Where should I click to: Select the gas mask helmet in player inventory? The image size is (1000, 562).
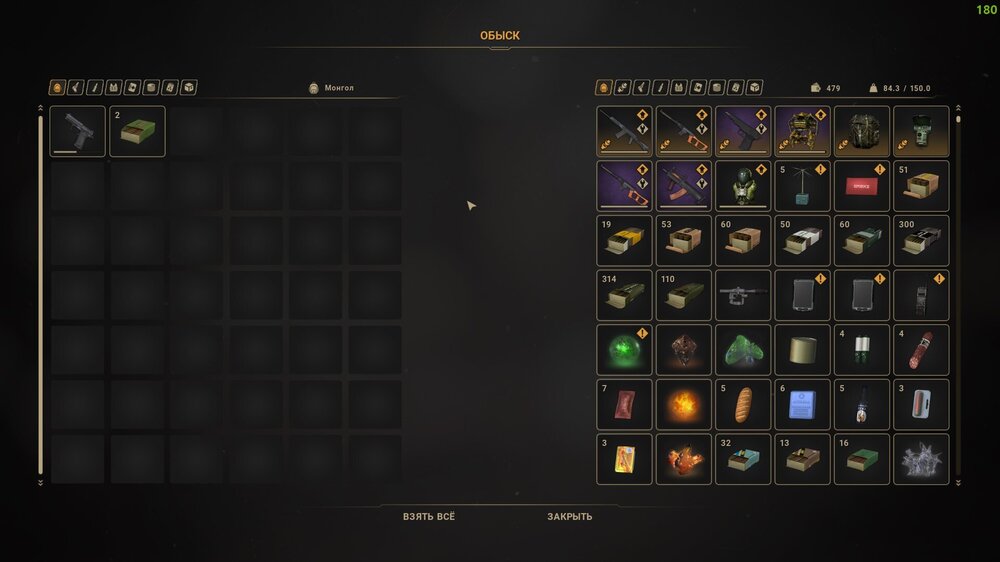921,132
